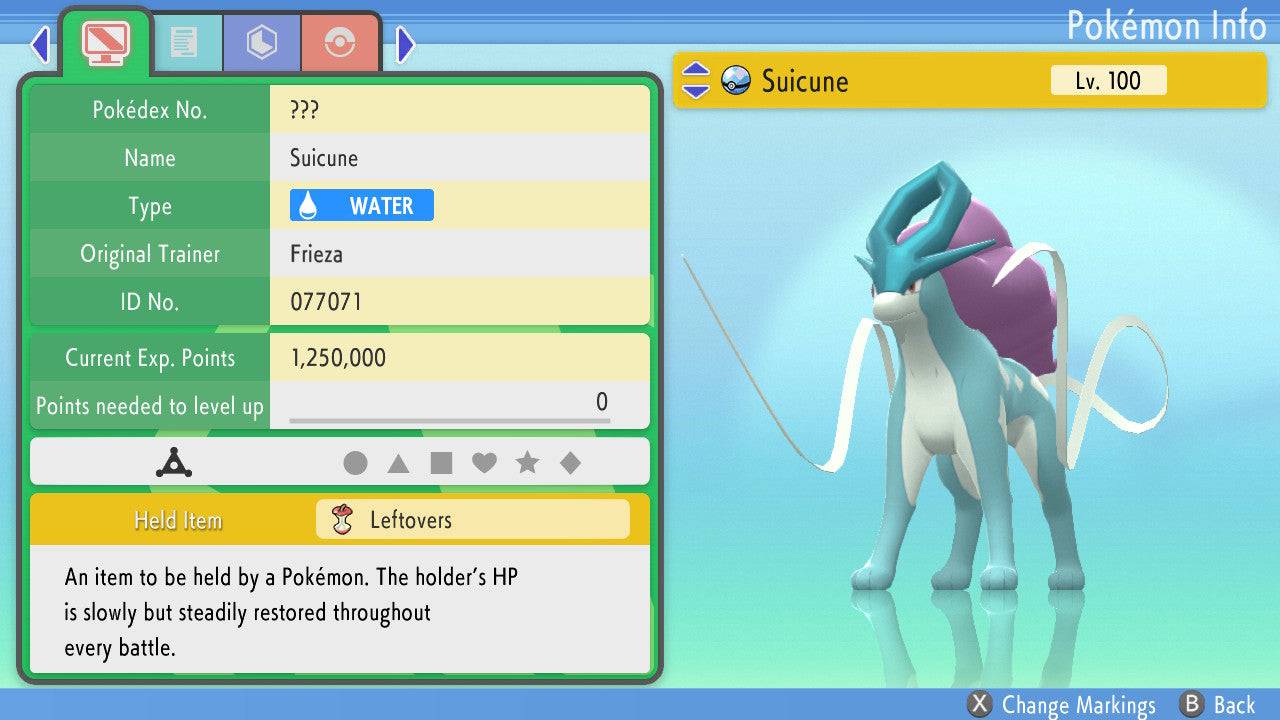Toggle the heart marking
Image resolution: width=1280 pixels, height=720 pixels.
point(484,463)
